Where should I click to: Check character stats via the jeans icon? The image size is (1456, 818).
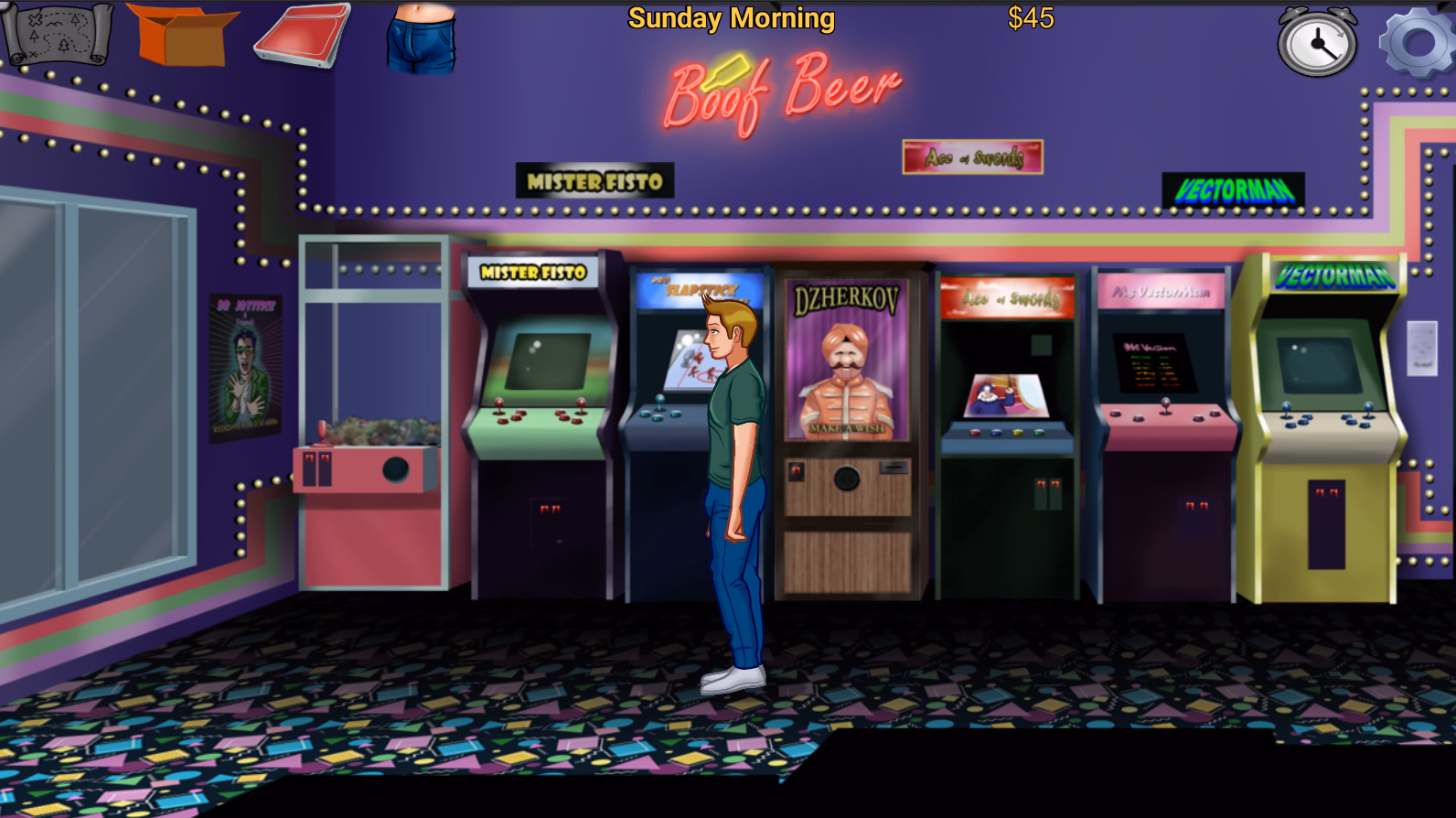[421, 37]
